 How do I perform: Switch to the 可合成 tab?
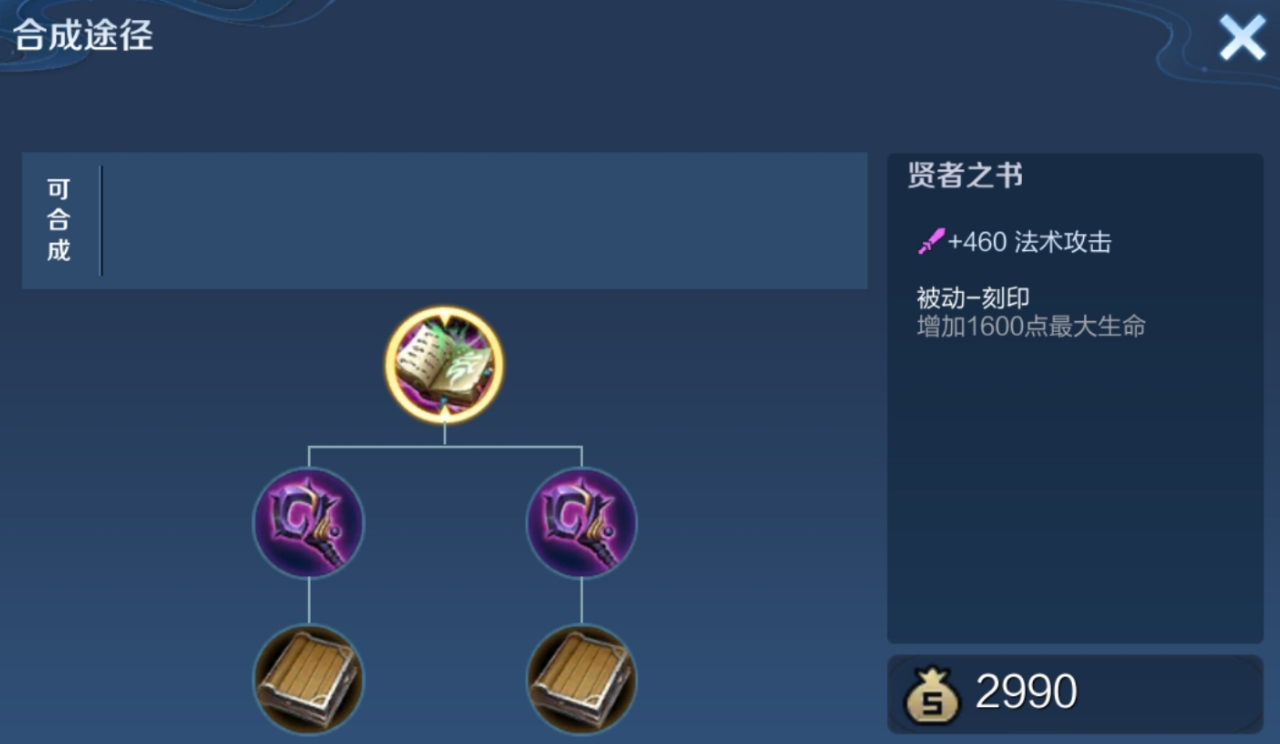tap(57, 219)
